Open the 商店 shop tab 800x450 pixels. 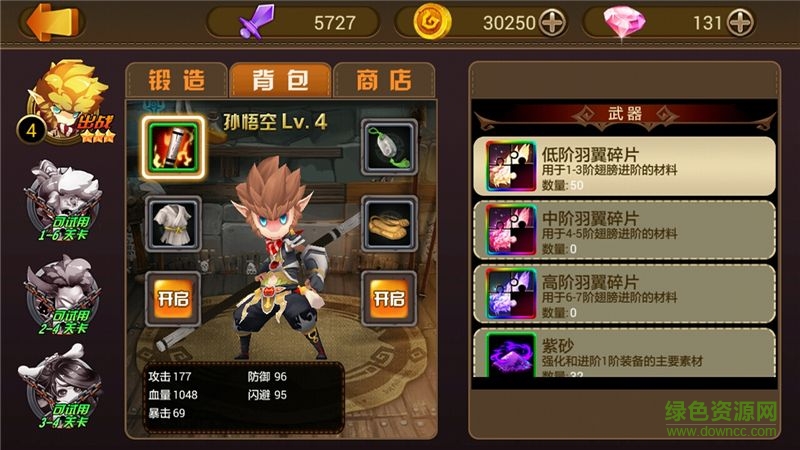coord(383,79)
